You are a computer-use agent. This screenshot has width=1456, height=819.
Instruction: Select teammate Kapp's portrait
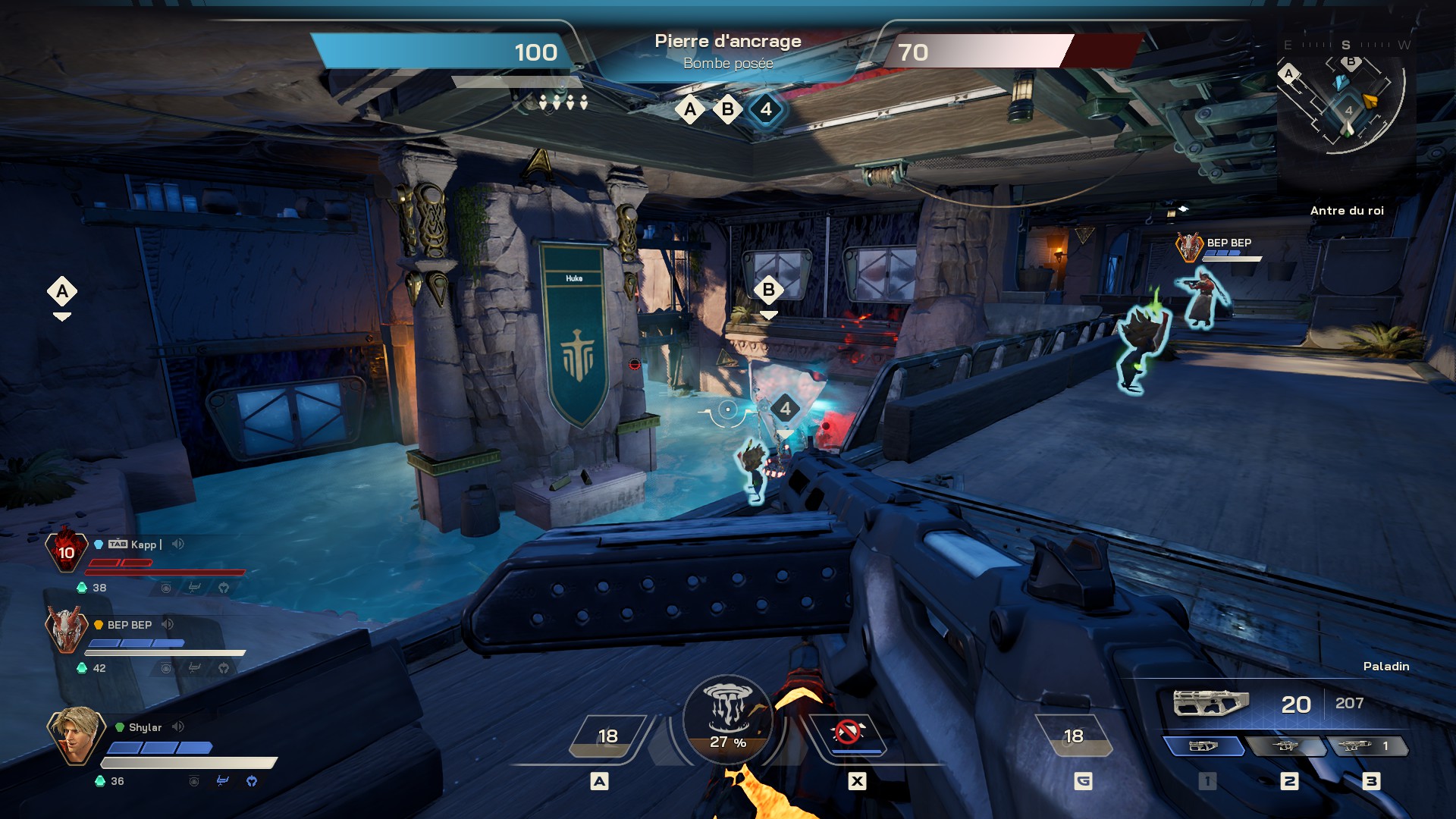(x=67, y=552)
